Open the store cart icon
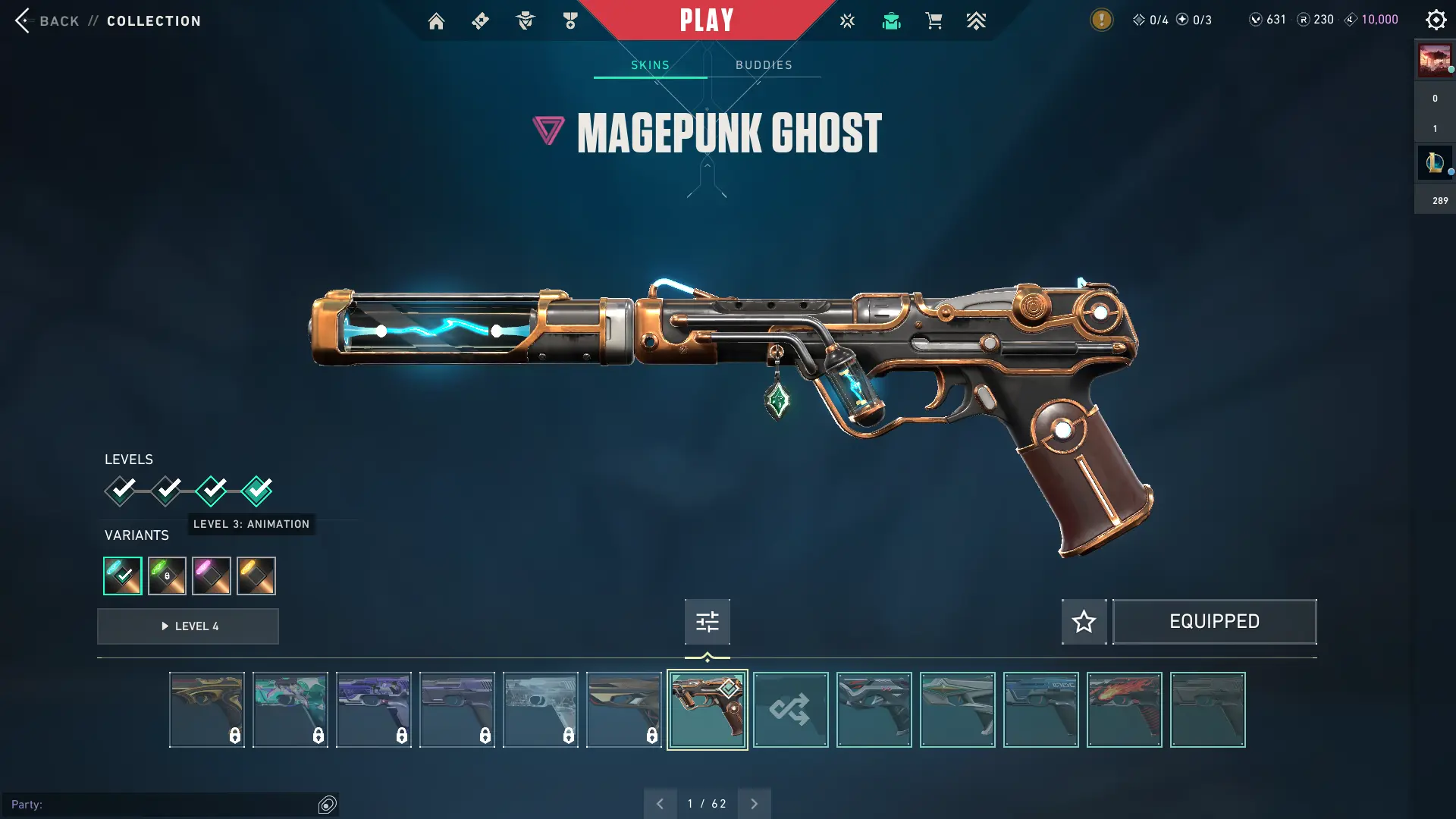This screenshot has width=1456, height=819. (x=934, y=21)
